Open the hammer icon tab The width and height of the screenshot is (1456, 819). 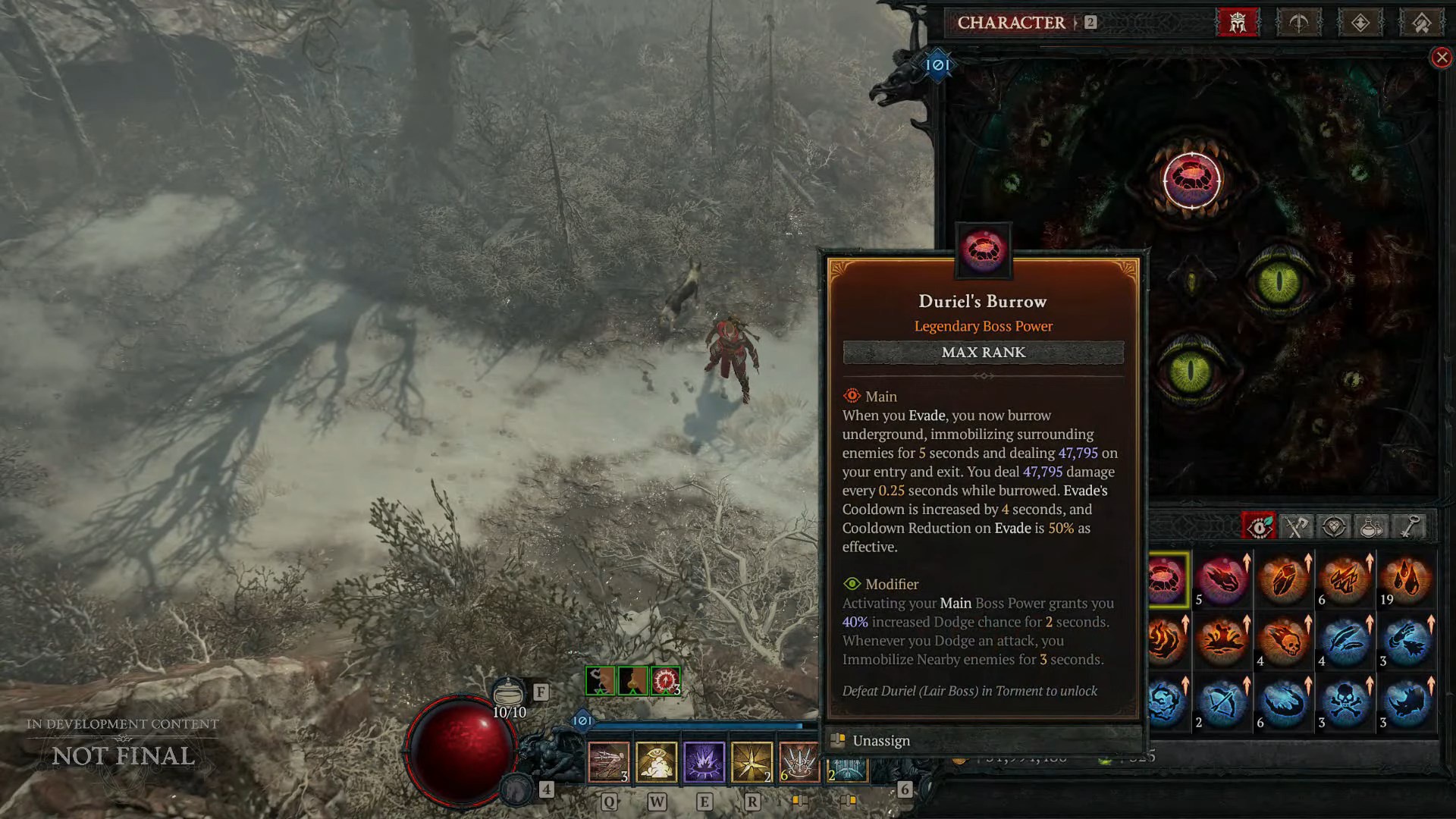pyautogui.click(x=1422, y=23)
